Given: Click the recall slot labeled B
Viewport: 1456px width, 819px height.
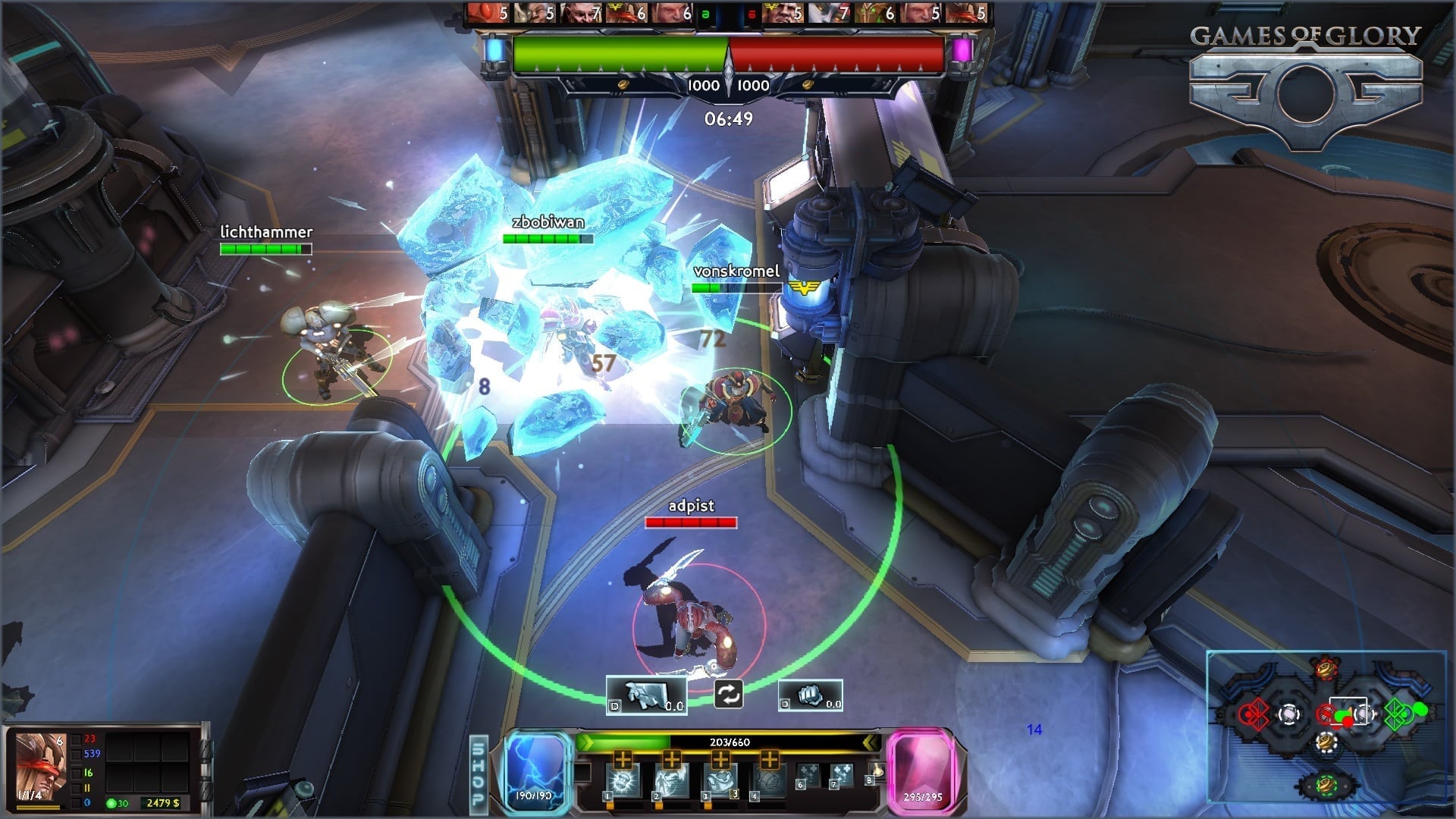Looking at the screenshot, I should pyautogui.click(x=874, y=773).
